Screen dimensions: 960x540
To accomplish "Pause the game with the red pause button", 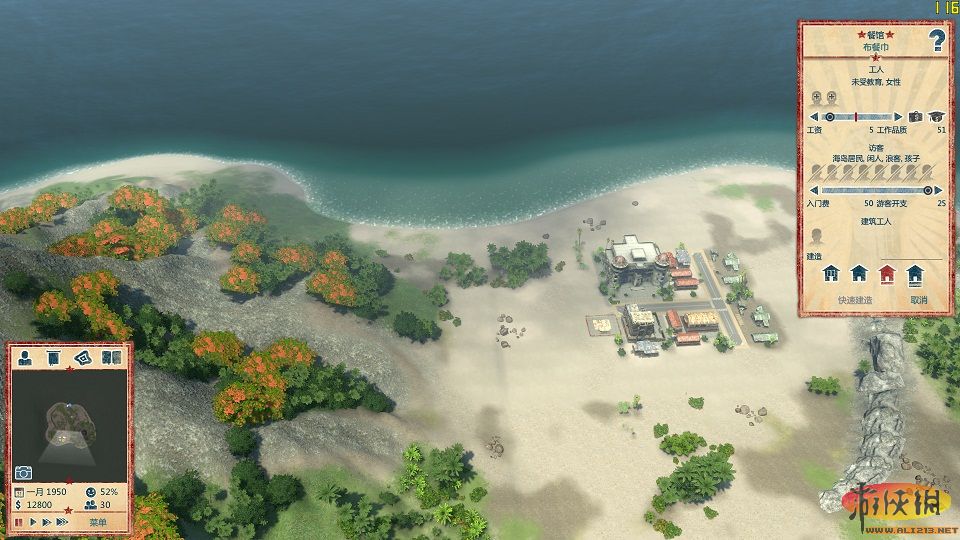I will (19, 522).
